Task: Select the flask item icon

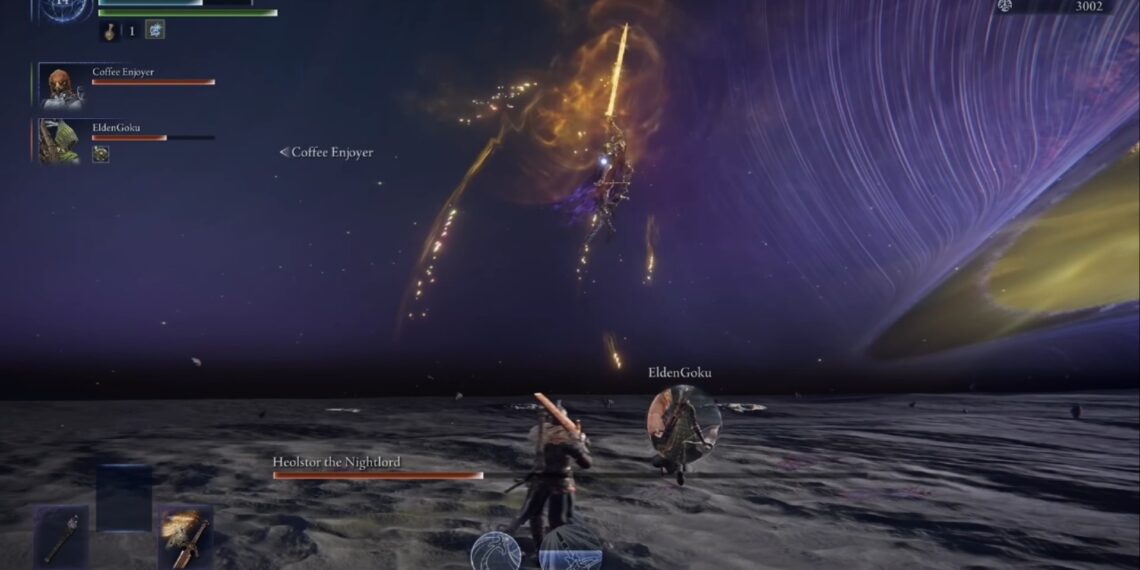Action: click(x=109, y=31)
